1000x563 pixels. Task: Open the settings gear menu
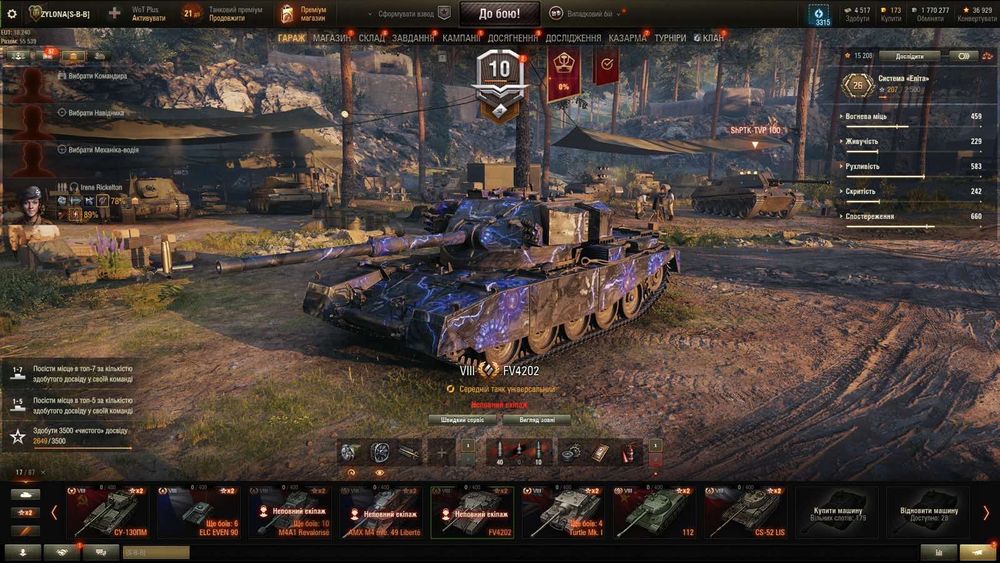[12, 14]
